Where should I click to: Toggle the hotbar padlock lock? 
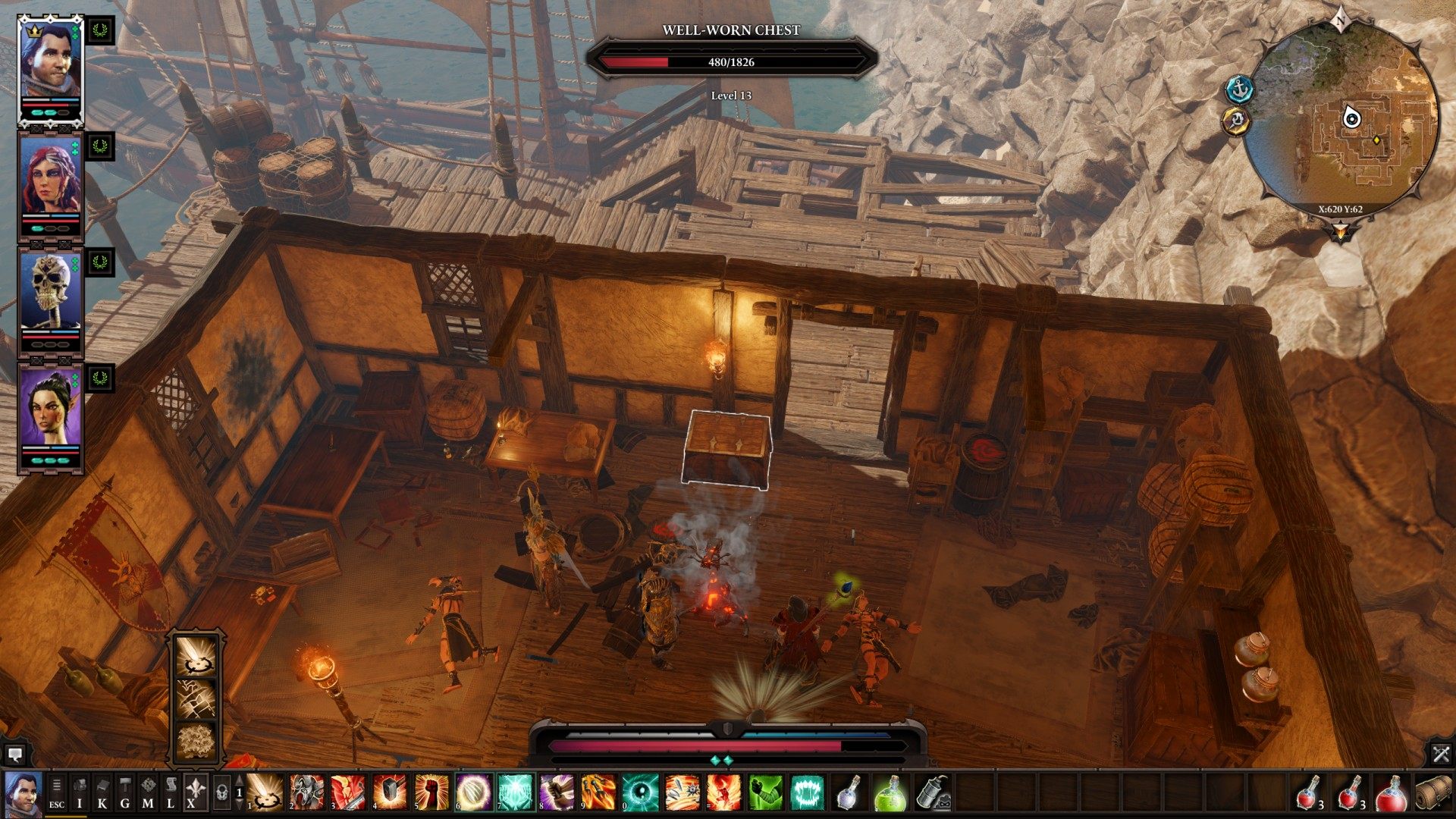coord(221,793)
